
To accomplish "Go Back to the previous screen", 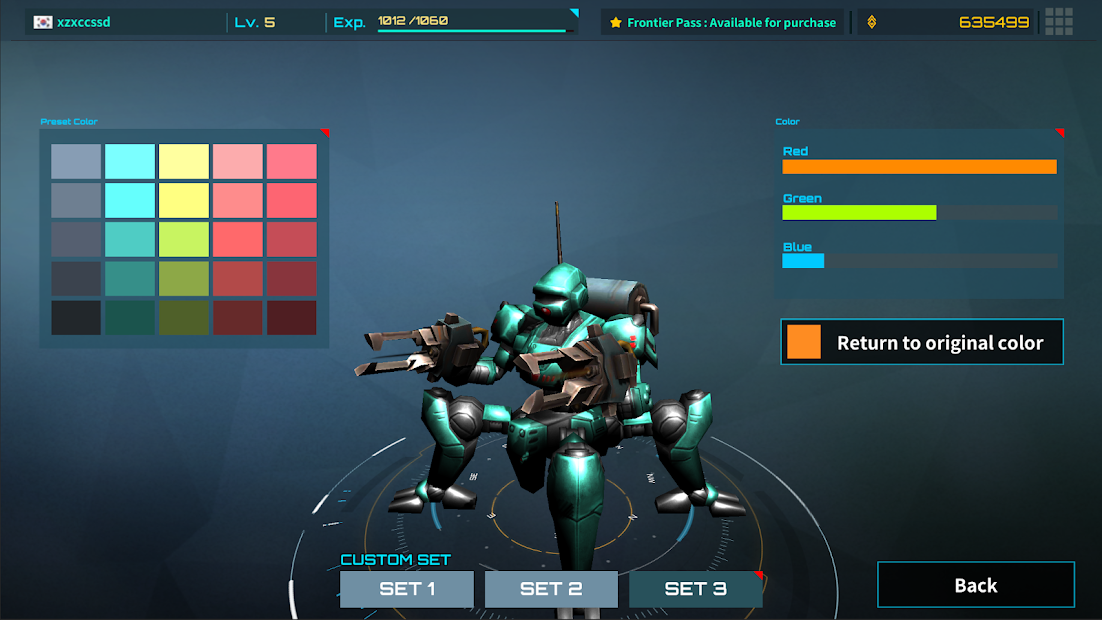I will tap(975, 585).
